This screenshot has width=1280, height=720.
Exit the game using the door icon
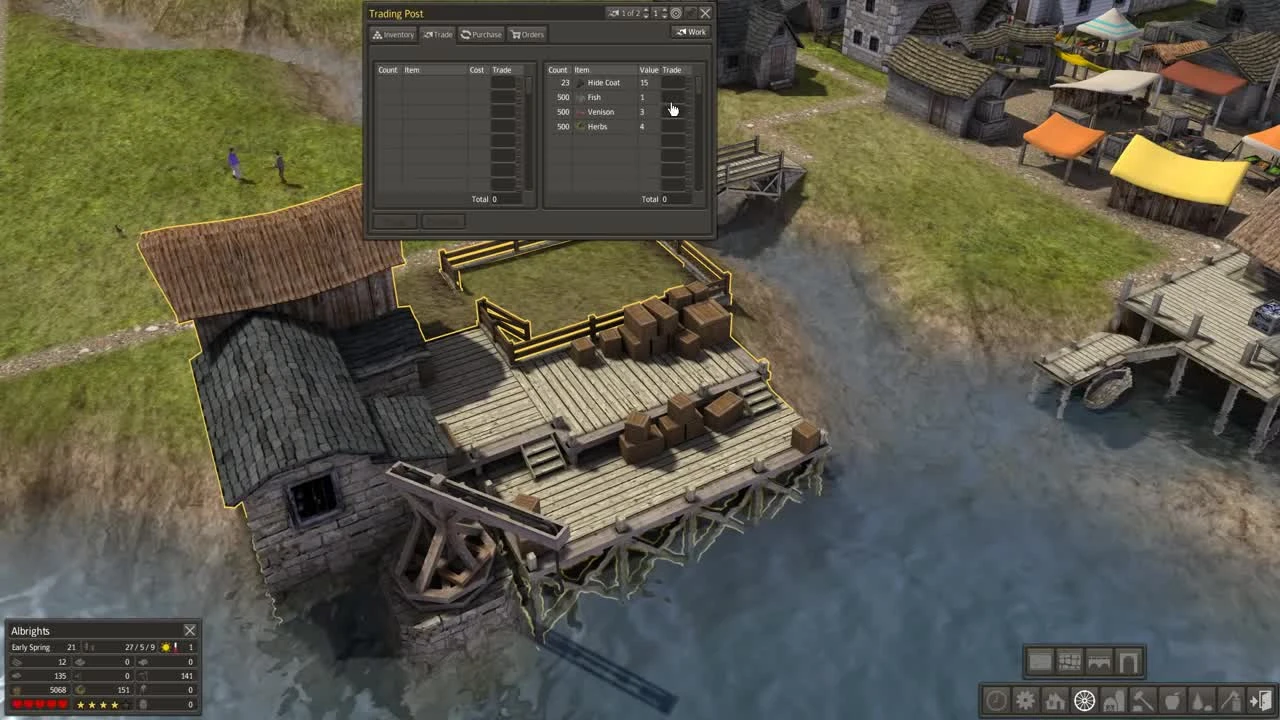click(x=1259, y=700)
